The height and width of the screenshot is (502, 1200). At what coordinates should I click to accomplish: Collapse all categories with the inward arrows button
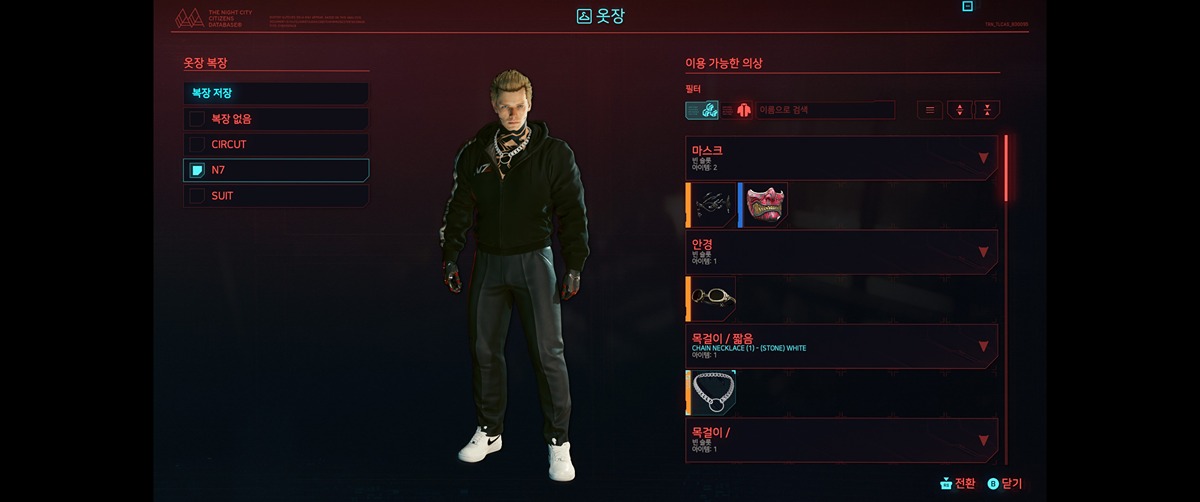pyautogui.click(x=987, y=110)
